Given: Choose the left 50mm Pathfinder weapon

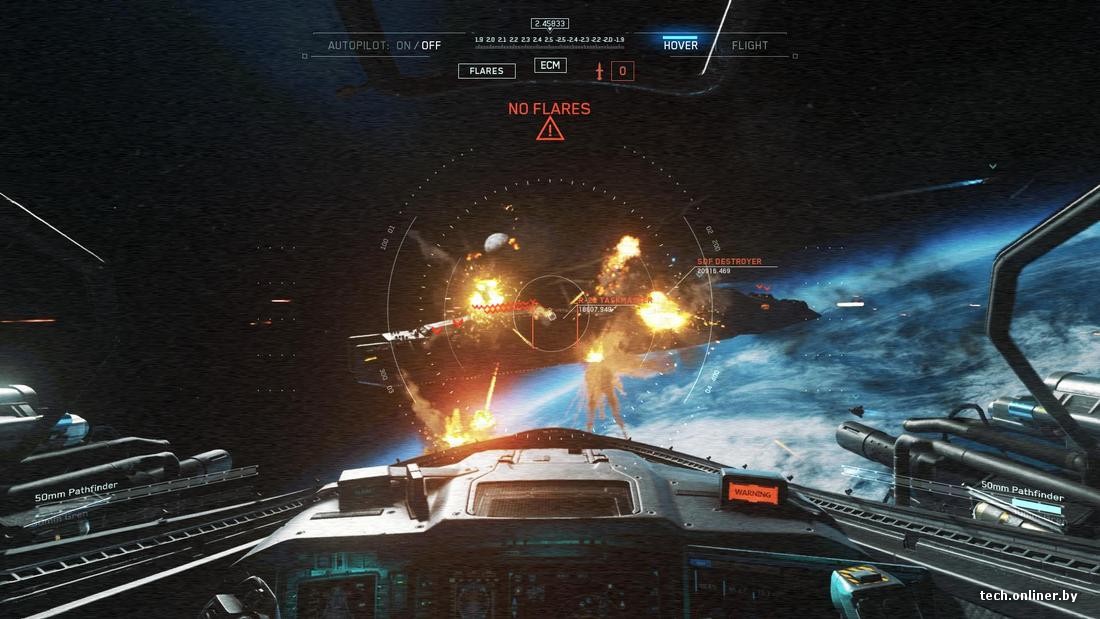Looking at the screenshot, I should (76, 487).
